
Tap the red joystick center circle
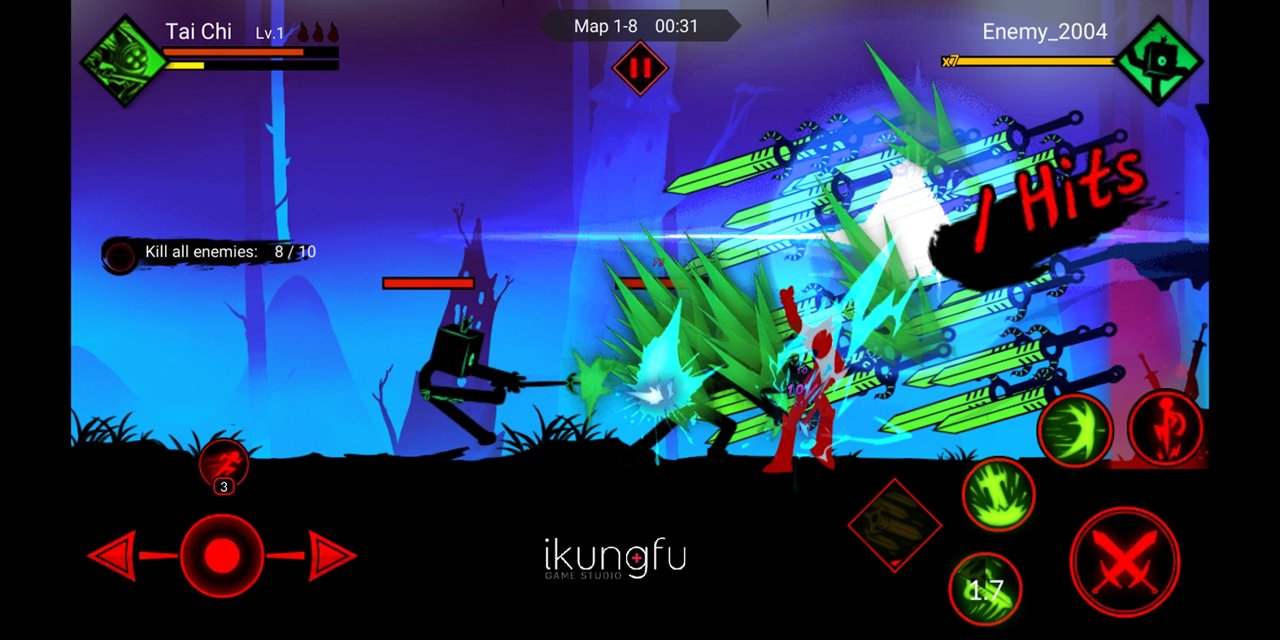point(222,556)
